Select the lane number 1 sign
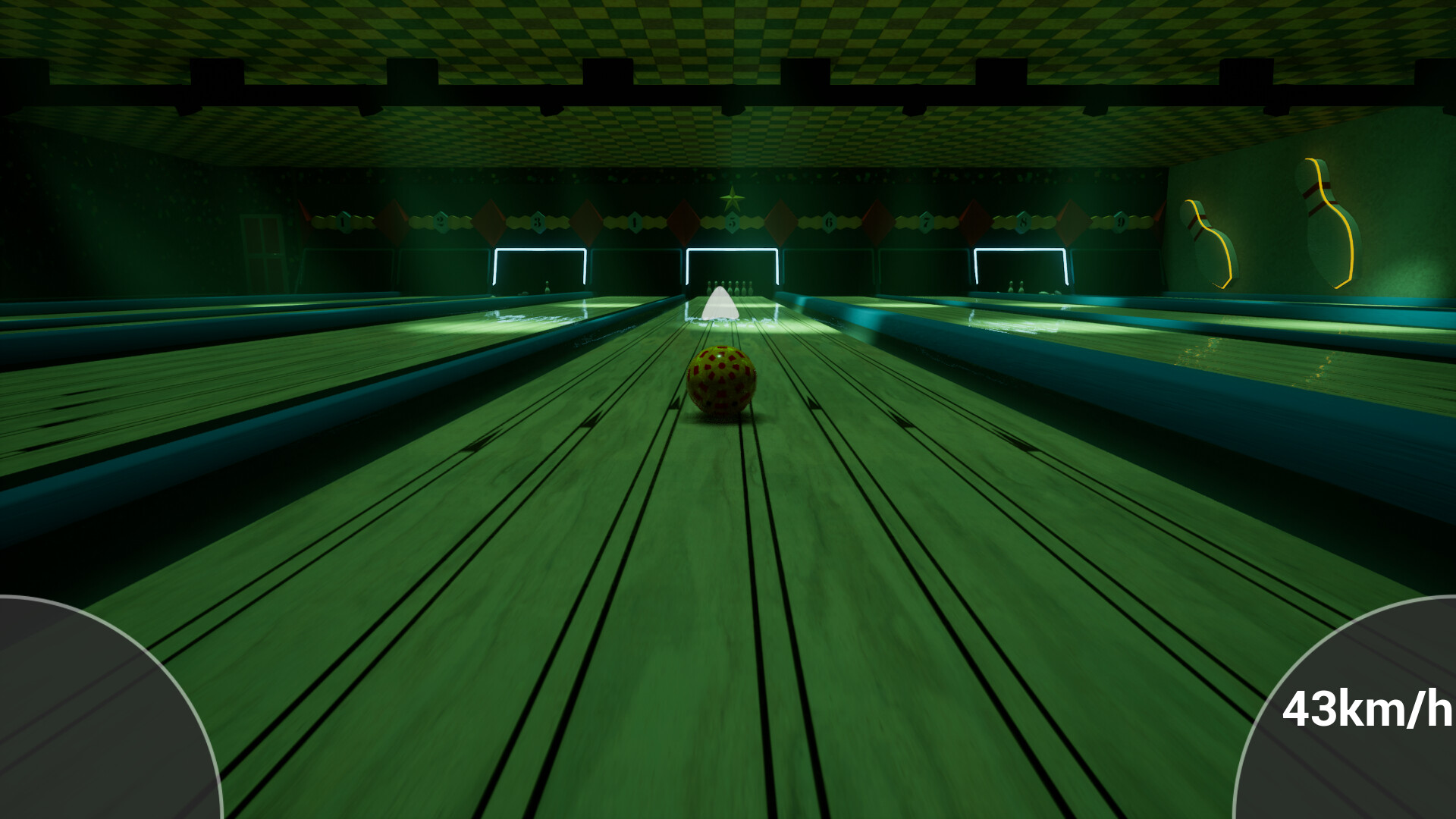1456x819 pixels. (x=341, y=221)
